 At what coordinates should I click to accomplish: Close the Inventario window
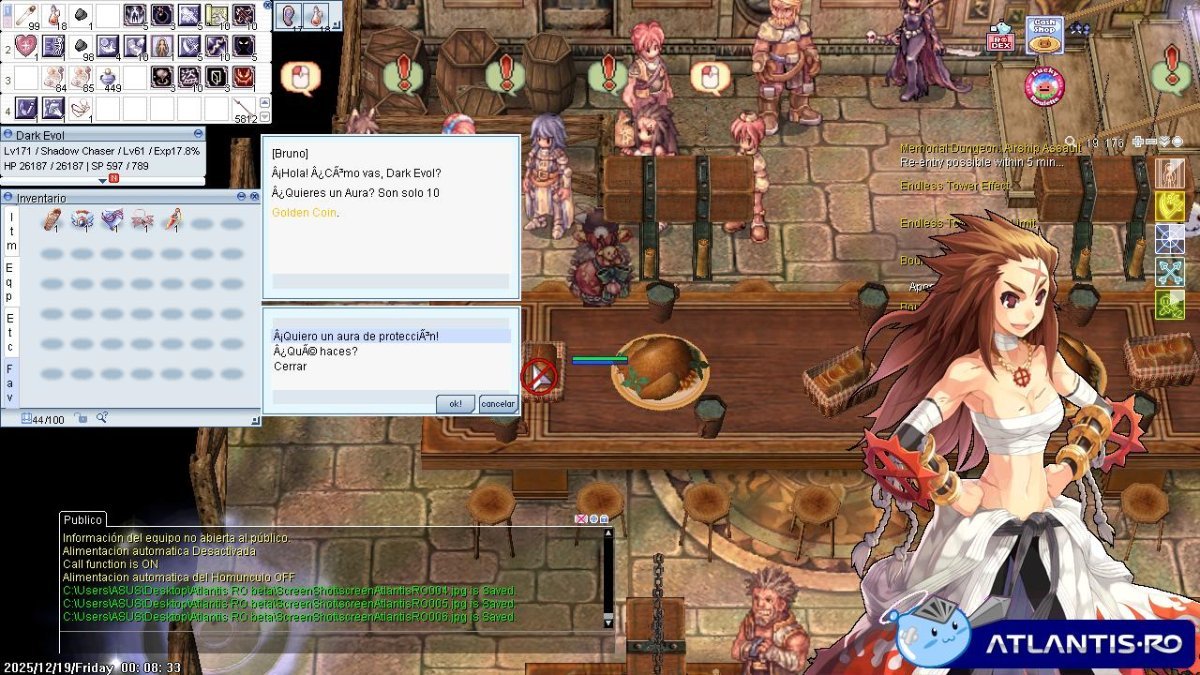tap(253, 198)
